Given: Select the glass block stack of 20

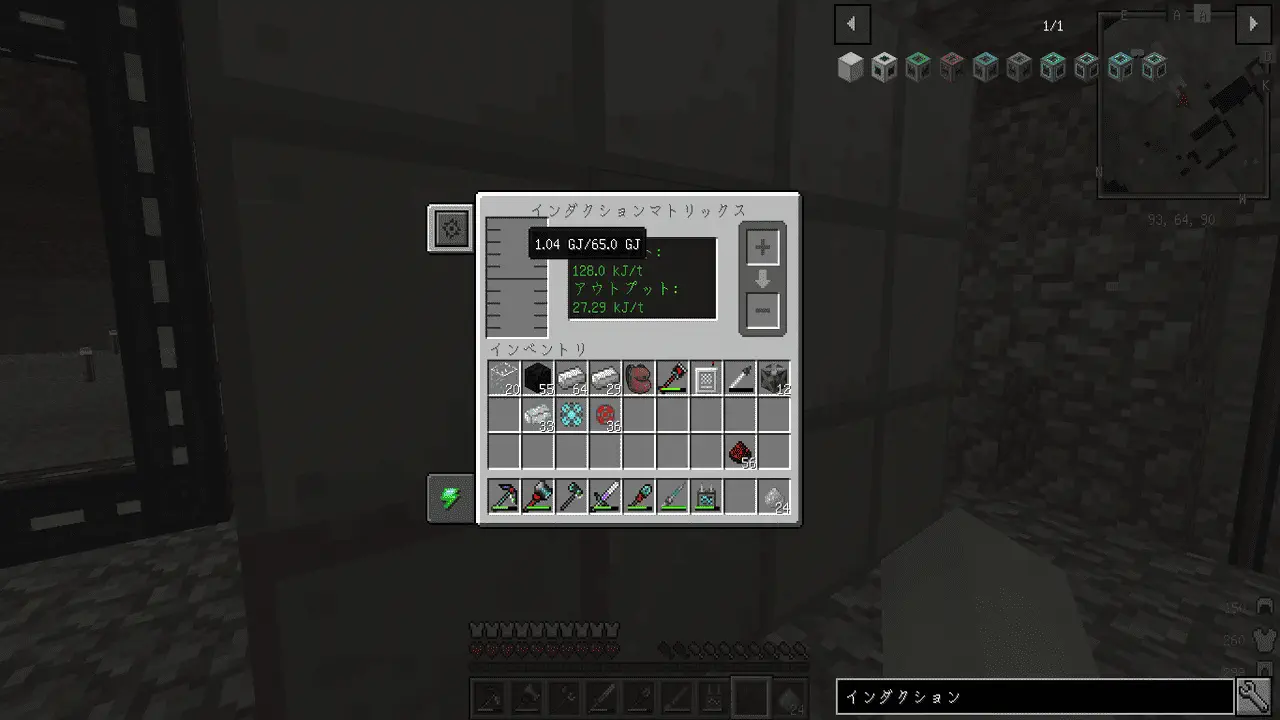Looking at the screenshot, I should pyautogui.click(x=504, y=379).
